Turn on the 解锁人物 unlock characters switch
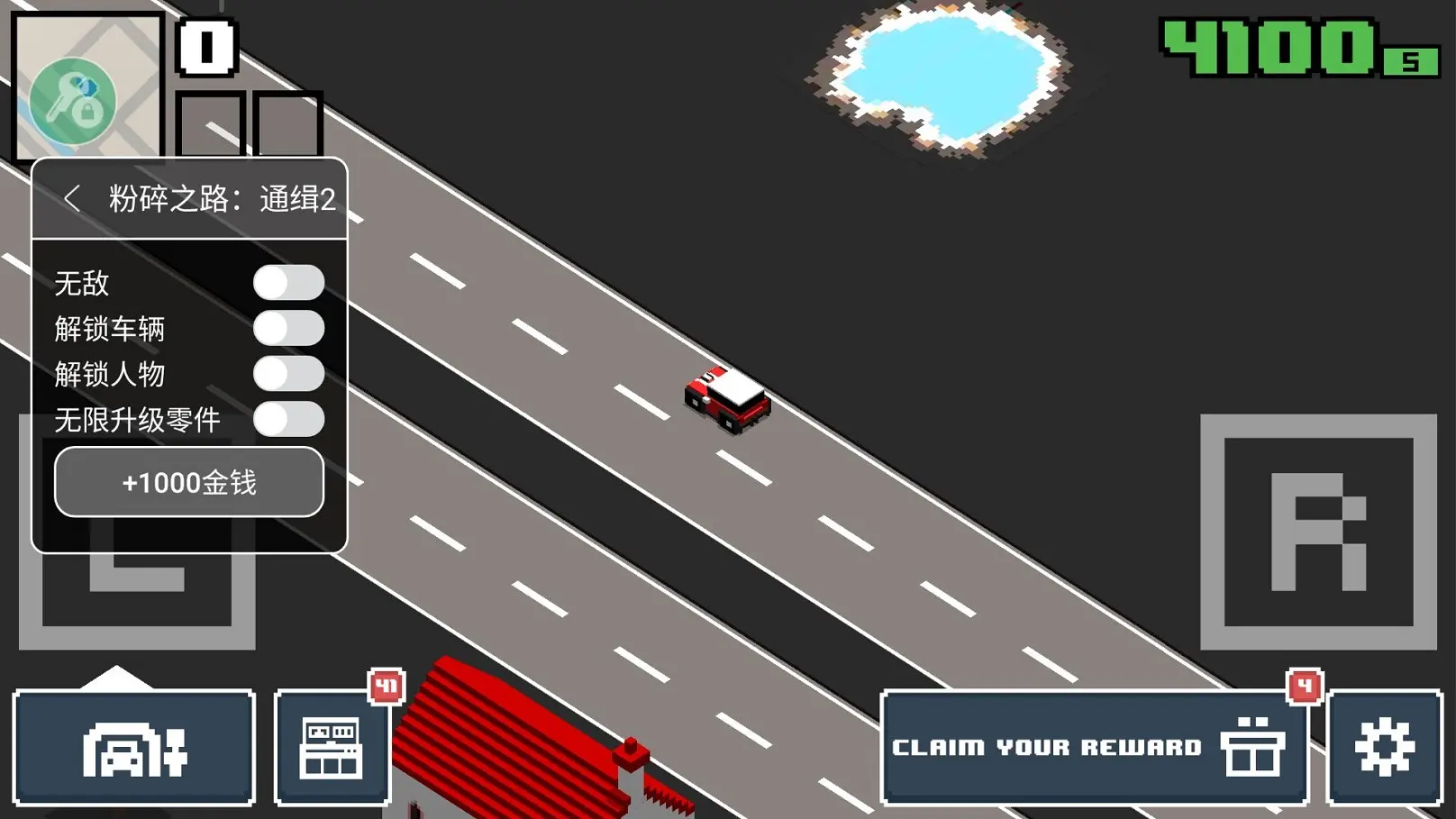This screenshot has width=1456, height=819. tap(288, 374)
